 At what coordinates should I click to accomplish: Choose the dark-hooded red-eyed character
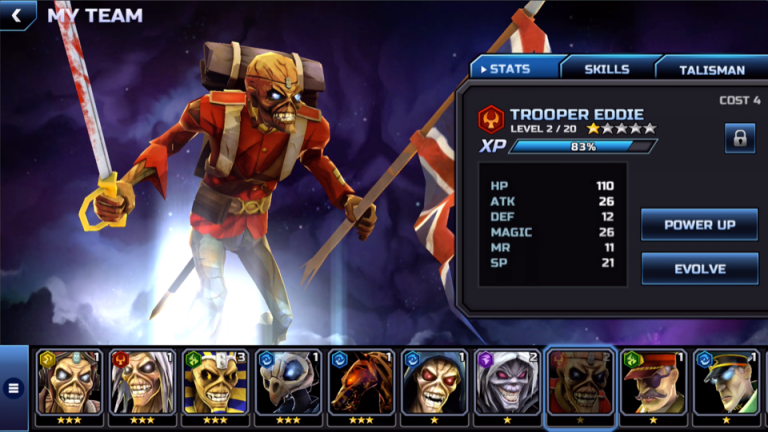[x=434, y=384]
